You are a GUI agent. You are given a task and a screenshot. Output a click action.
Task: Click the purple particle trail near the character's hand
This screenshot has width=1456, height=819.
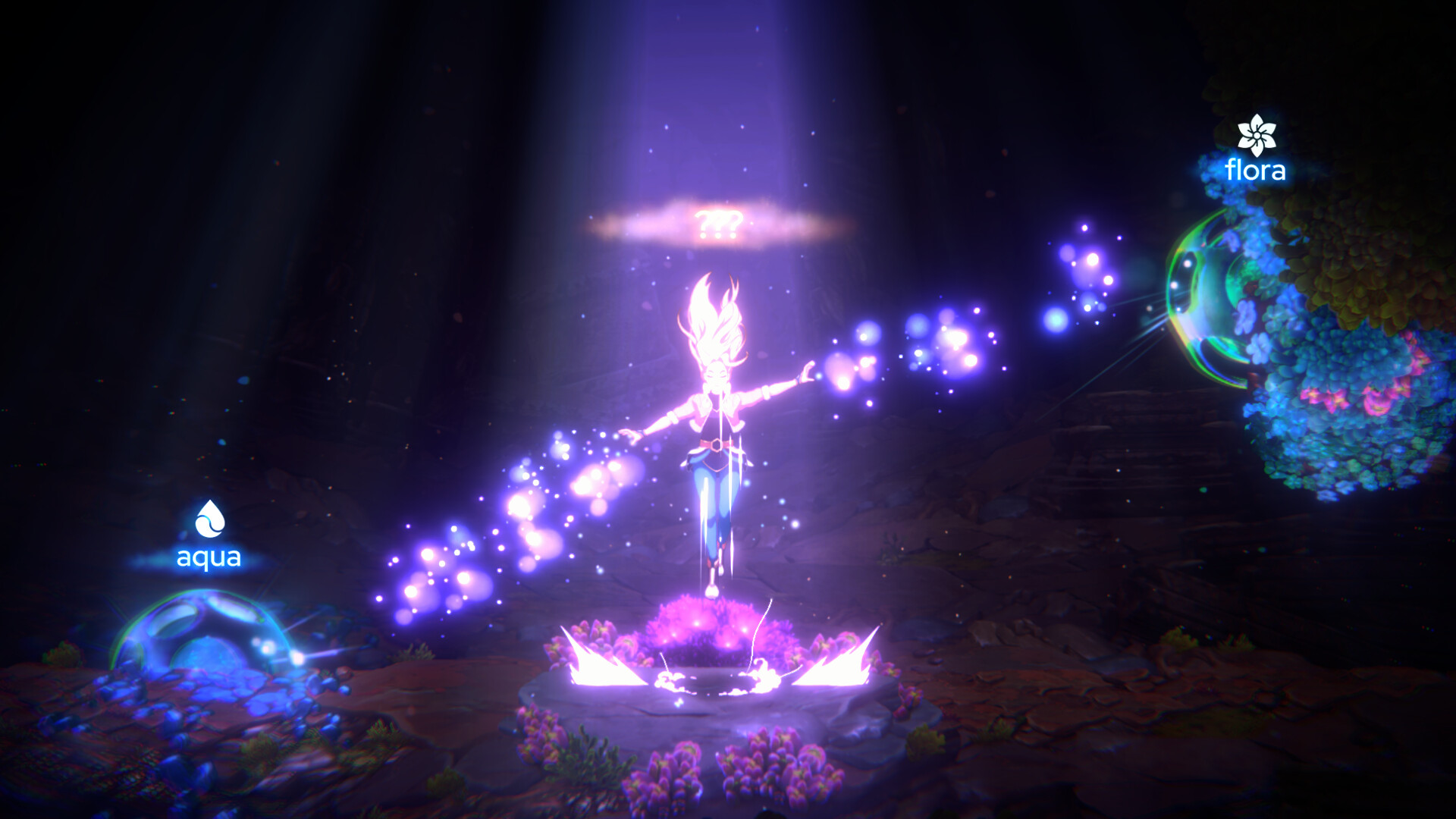coord(872,356)
